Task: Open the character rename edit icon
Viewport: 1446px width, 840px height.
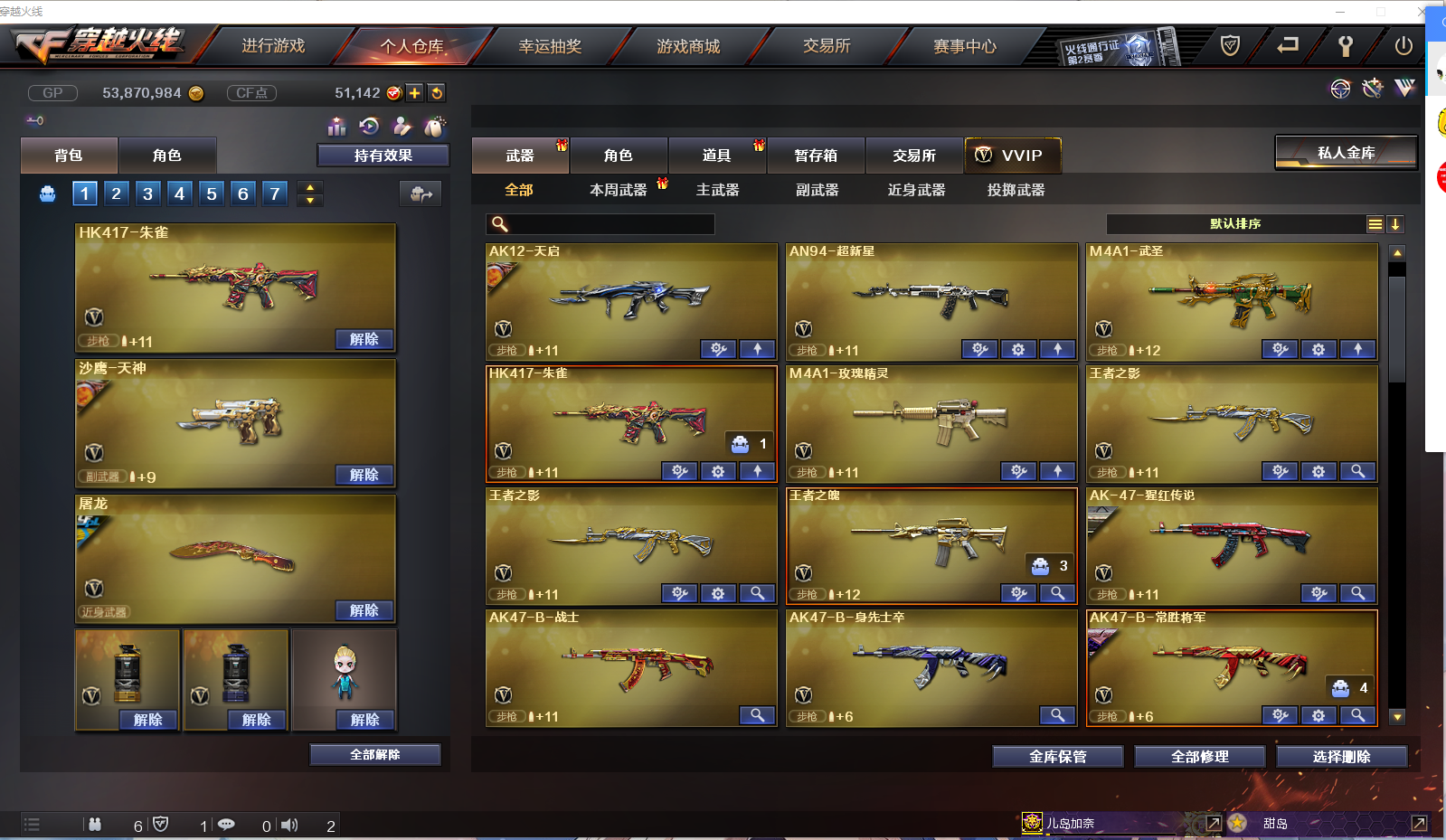Action: point(402,127)
